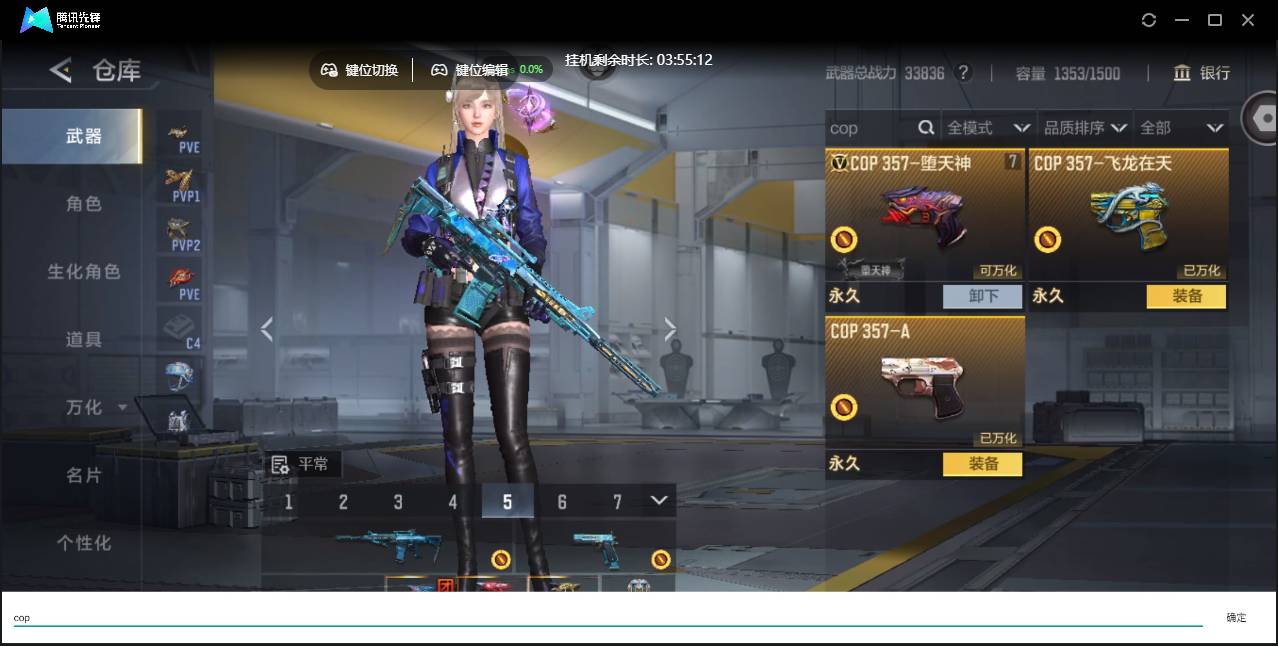The image size is (1278, 646).
Task: Click 键位切换 key mapping switch
Action: pos(360,70)
